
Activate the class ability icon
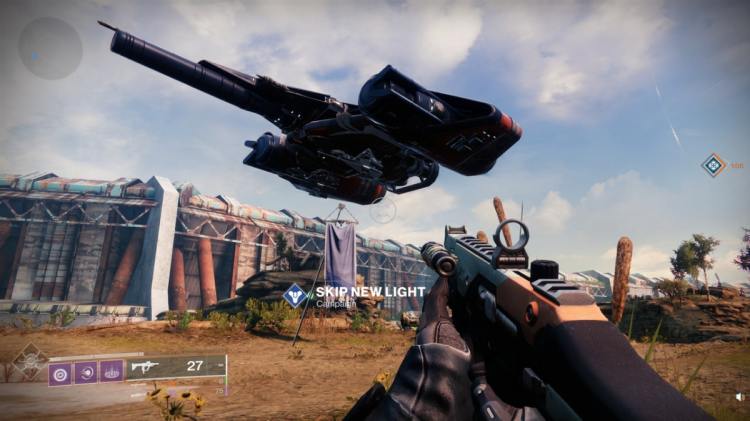111,372
